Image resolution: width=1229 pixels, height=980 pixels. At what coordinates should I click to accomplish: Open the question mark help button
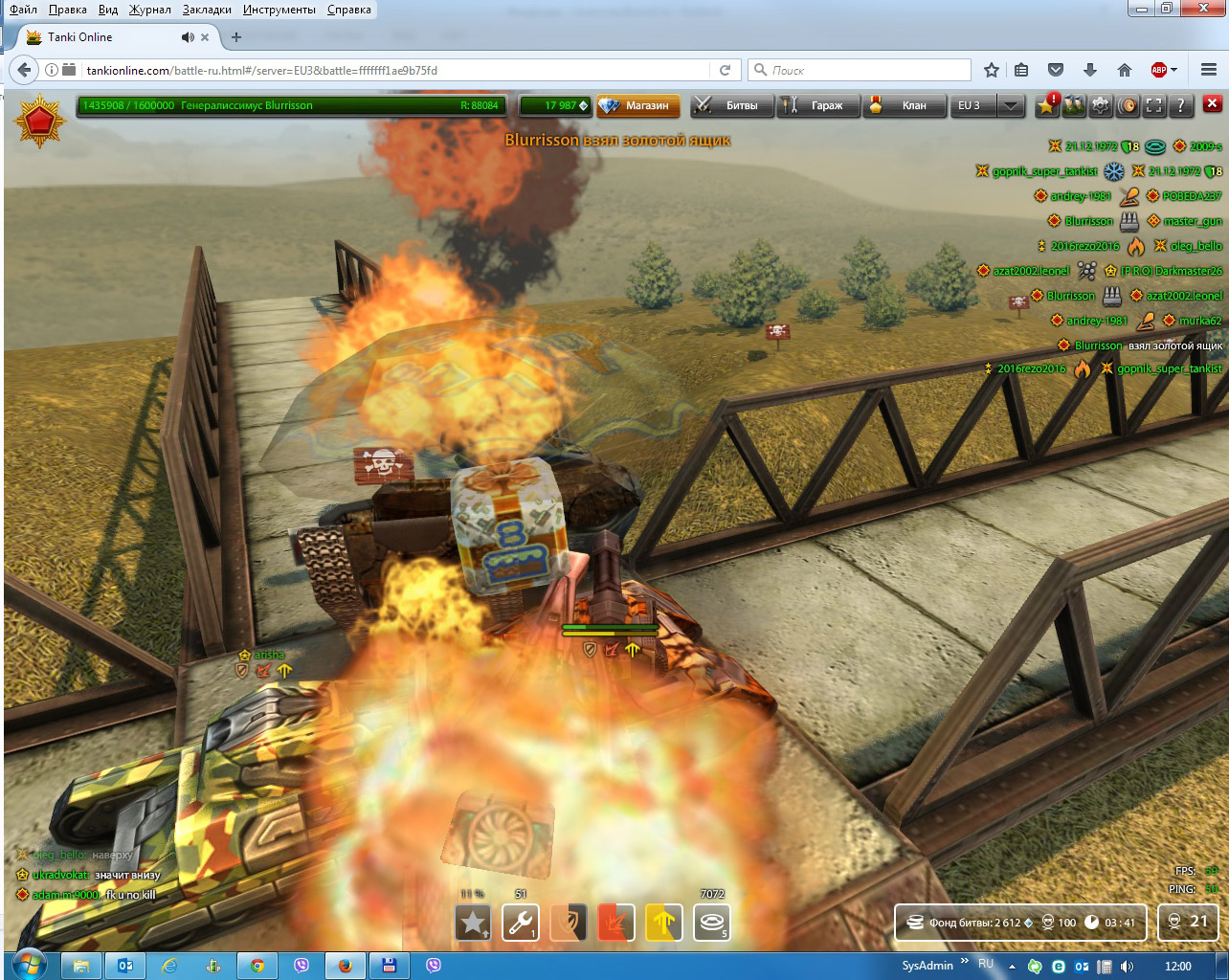click(1181, 105)
